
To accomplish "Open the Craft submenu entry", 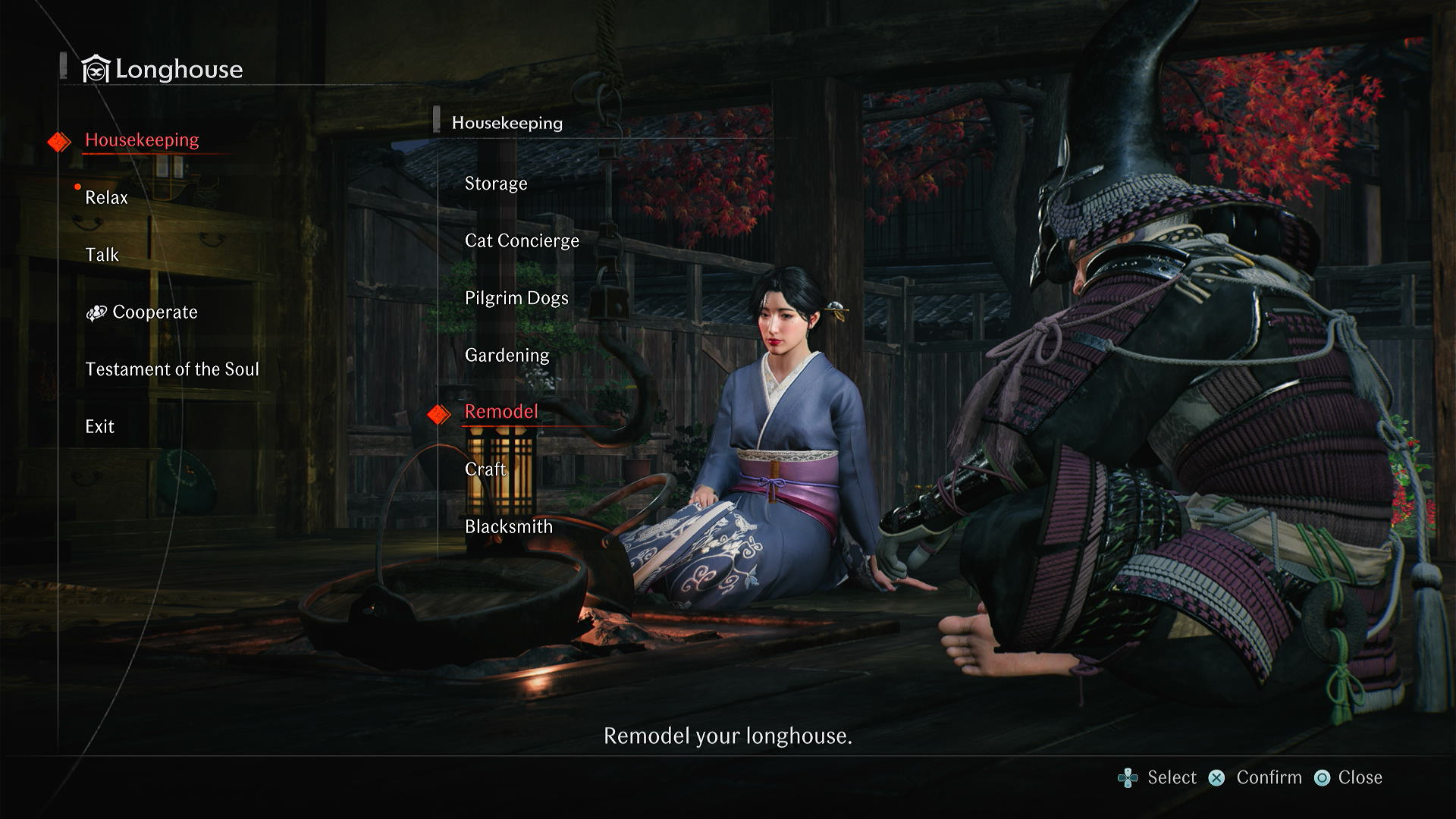I will point(485,469).
